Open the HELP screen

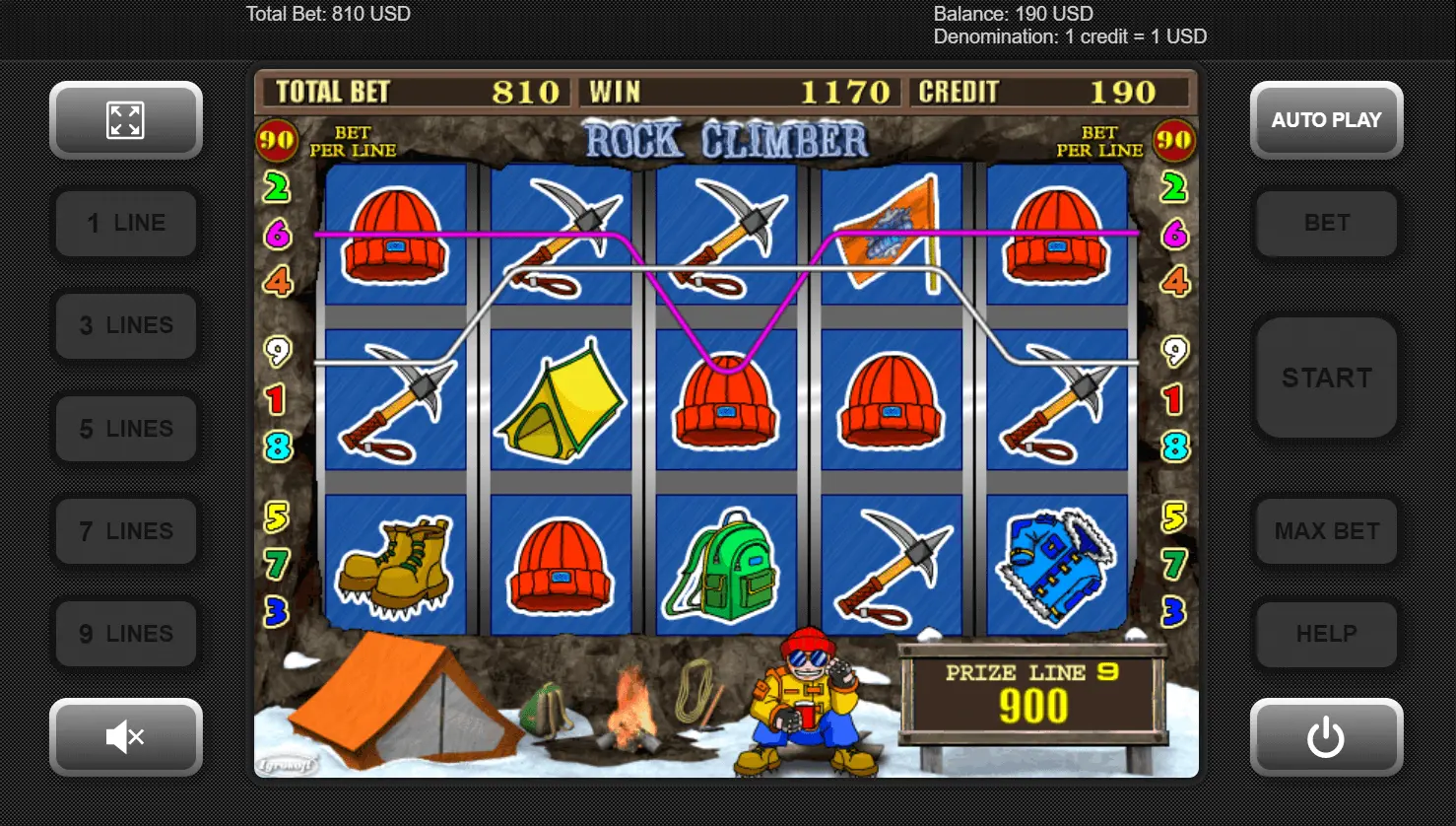(x=1326, y=634)
